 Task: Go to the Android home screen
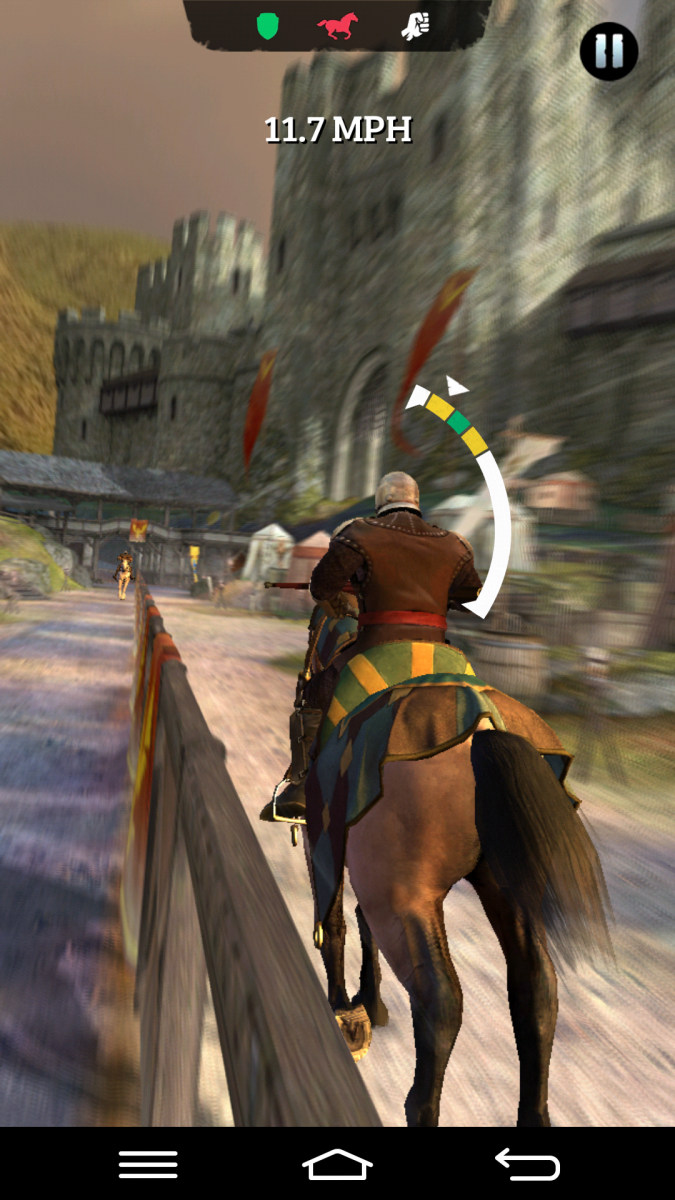pyautogui.click(x=337, y=1164)
